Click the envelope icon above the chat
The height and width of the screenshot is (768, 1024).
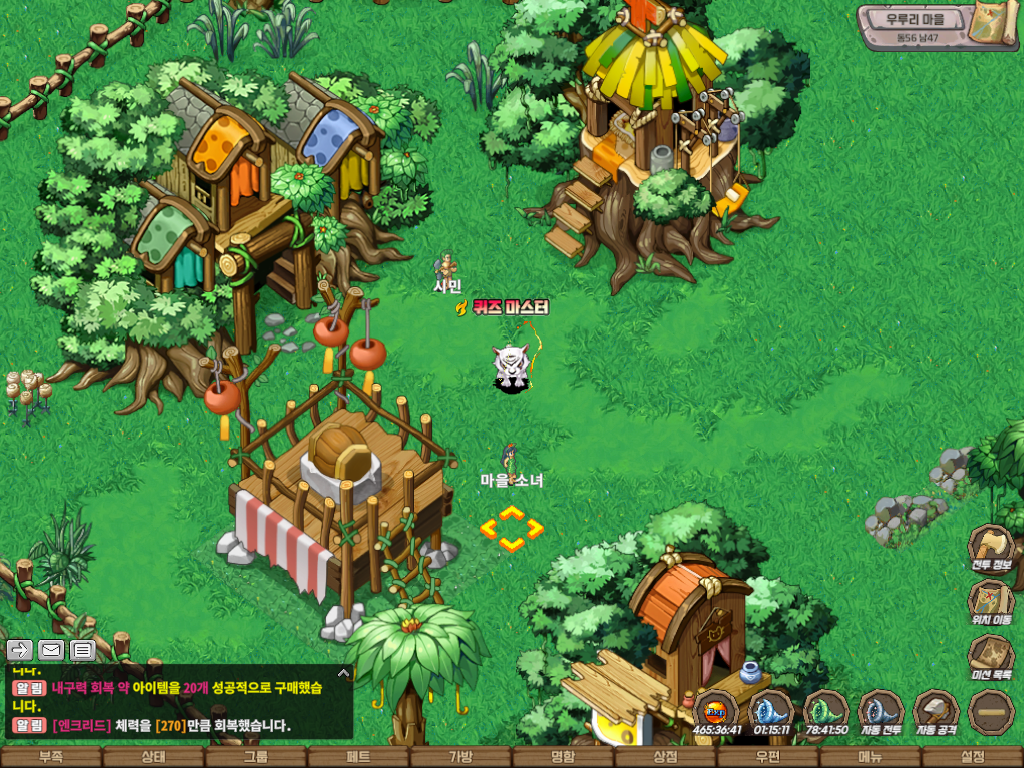[51, 650]
